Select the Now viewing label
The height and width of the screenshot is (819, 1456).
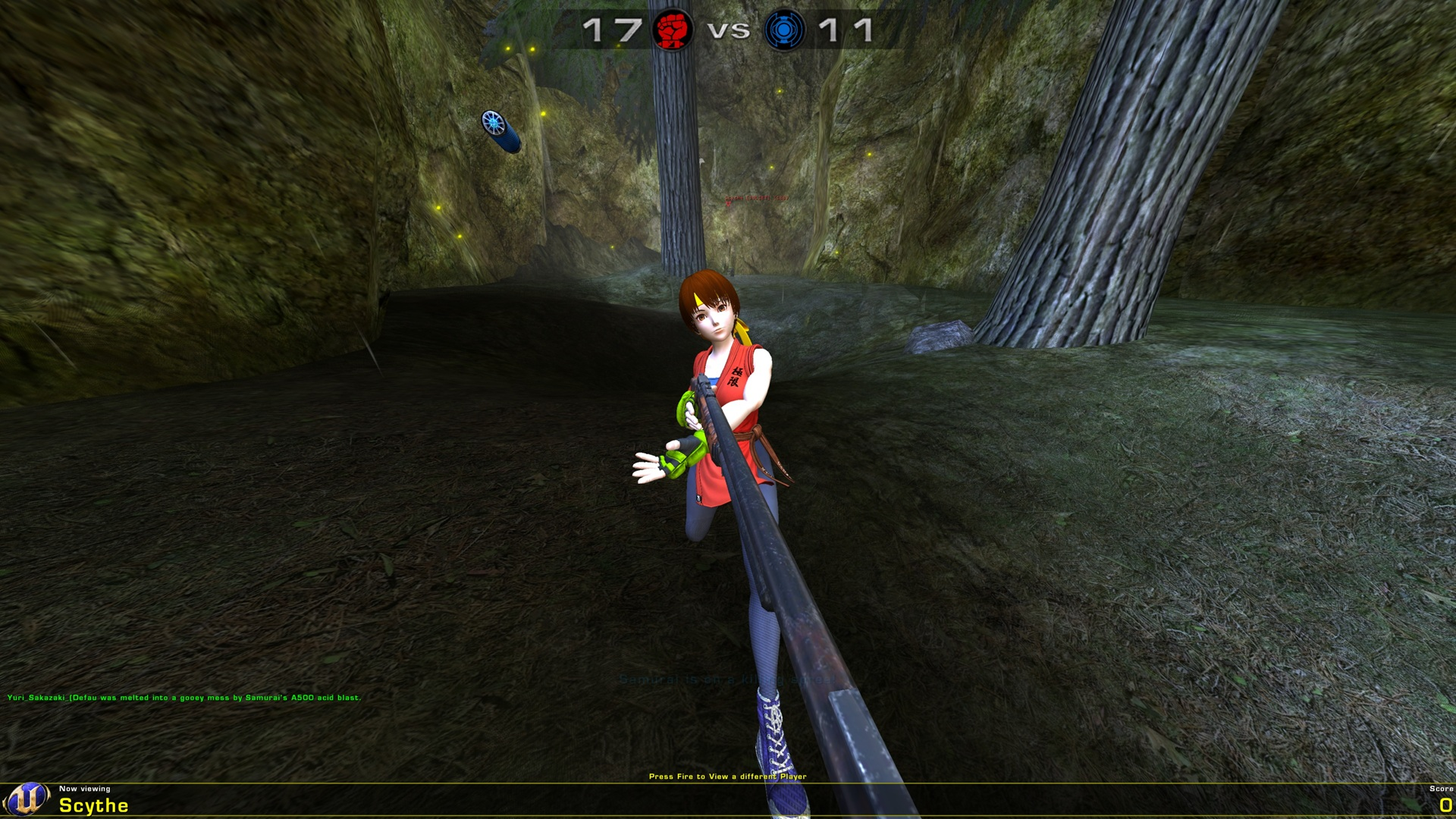[83, 789]
